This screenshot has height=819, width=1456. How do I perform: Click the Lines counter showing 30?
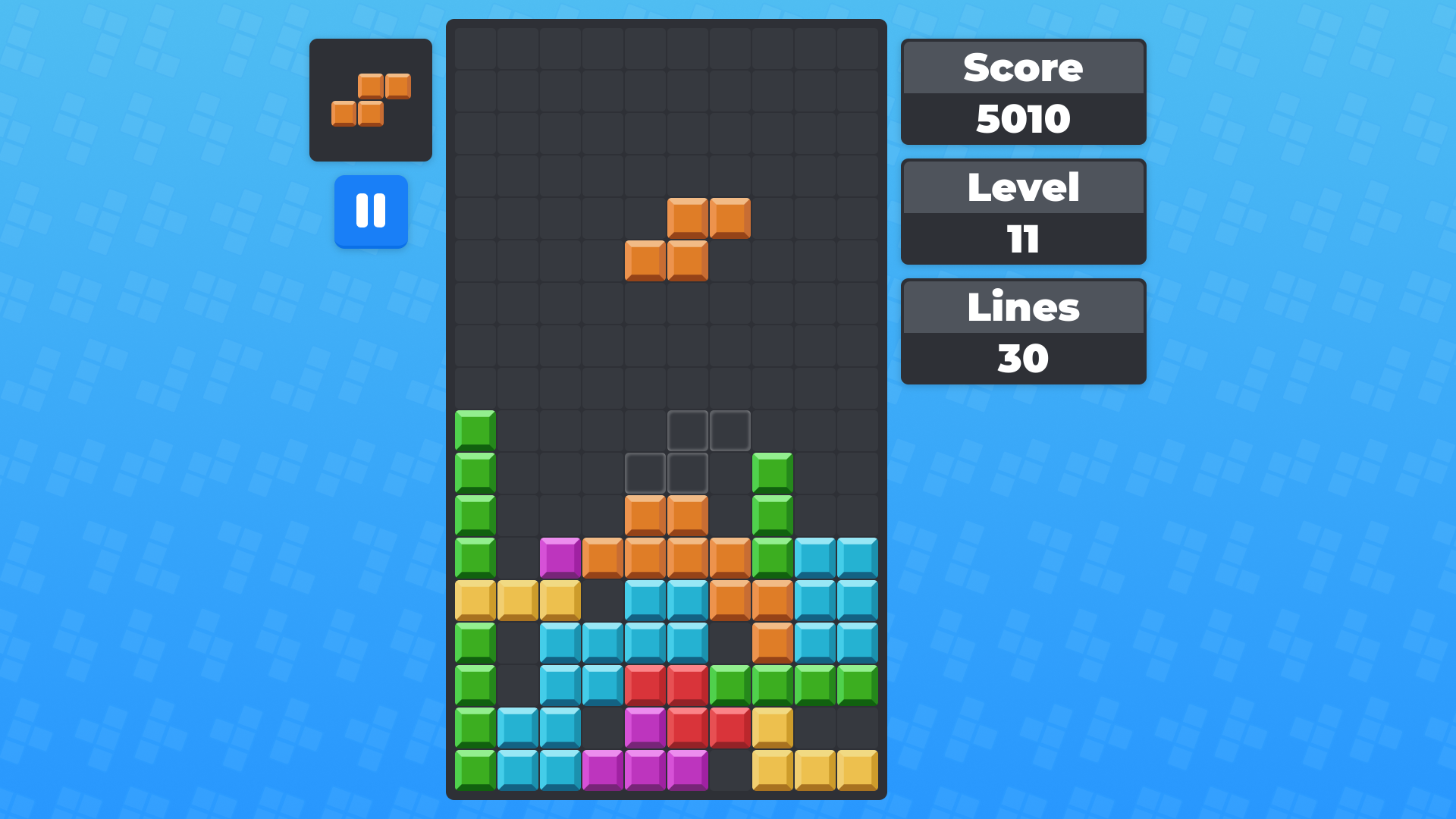click(1022, 356)
